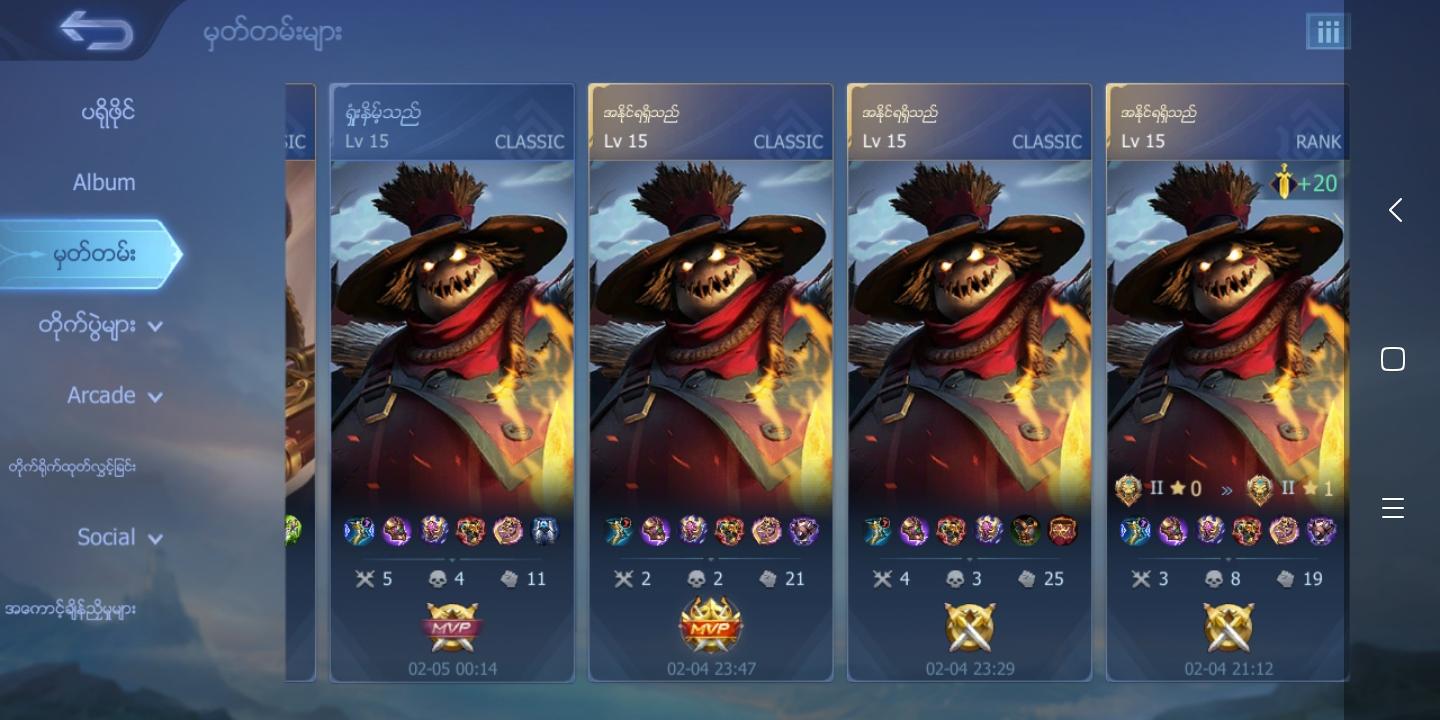1440x720 pixels.
Task: Click the first equipment item icon in the RANK match
Action: pyautogui.click(x=1136, y=531)
